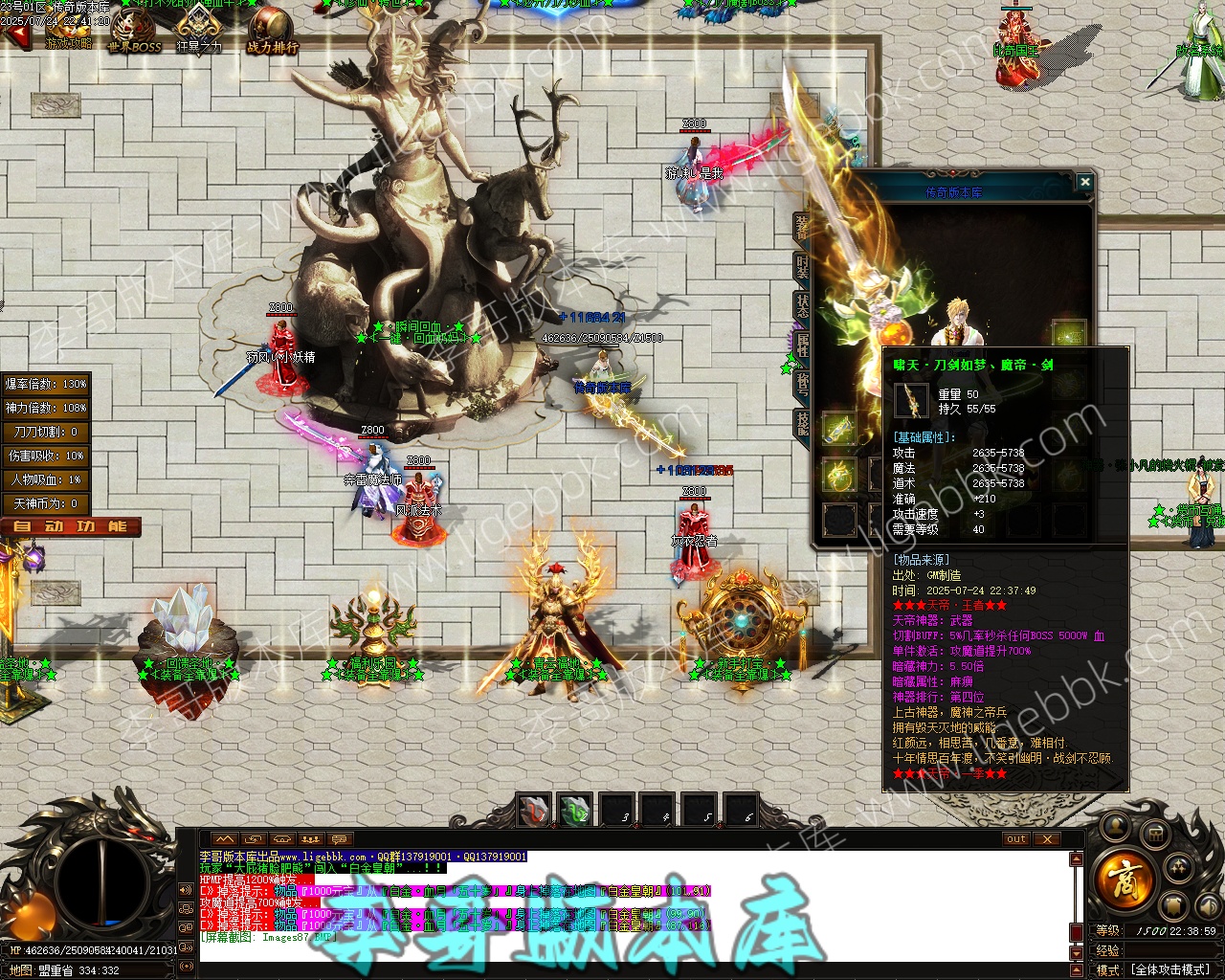Image resolution: width=1225 pixels, height=980 pixels.
Task: Switch to the 装备 equipment tab
Action: pyautogui.click(x=802, y=227)
